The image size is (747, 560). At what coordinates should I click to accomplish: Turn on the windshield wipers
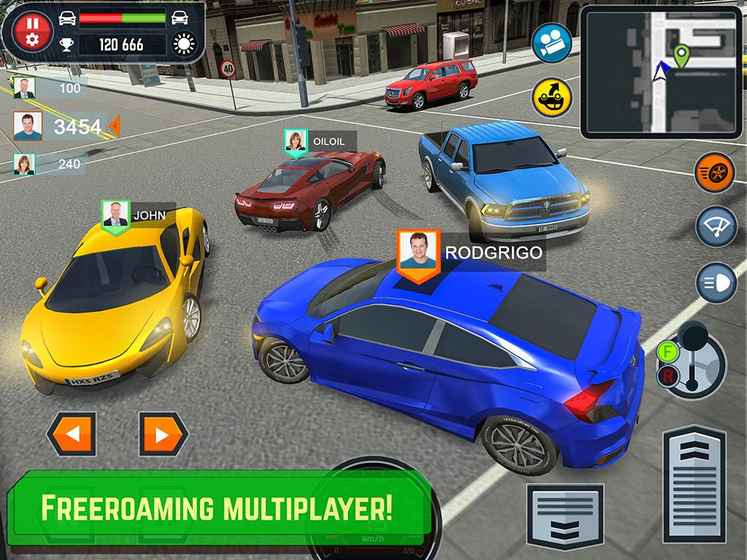[x=715, y=223]
